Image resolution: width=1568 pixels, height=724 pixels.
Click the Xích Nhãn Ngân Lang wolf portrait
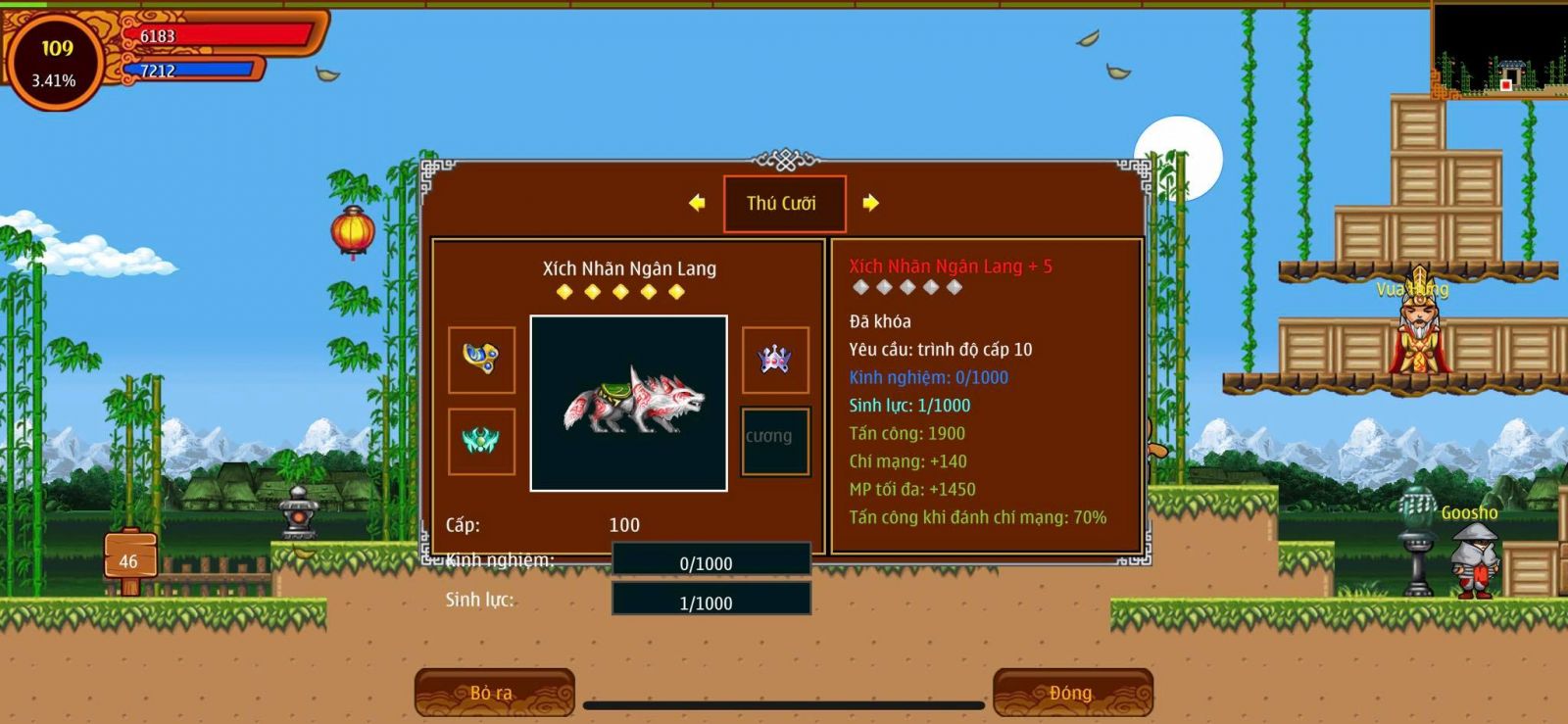[628, 403]
